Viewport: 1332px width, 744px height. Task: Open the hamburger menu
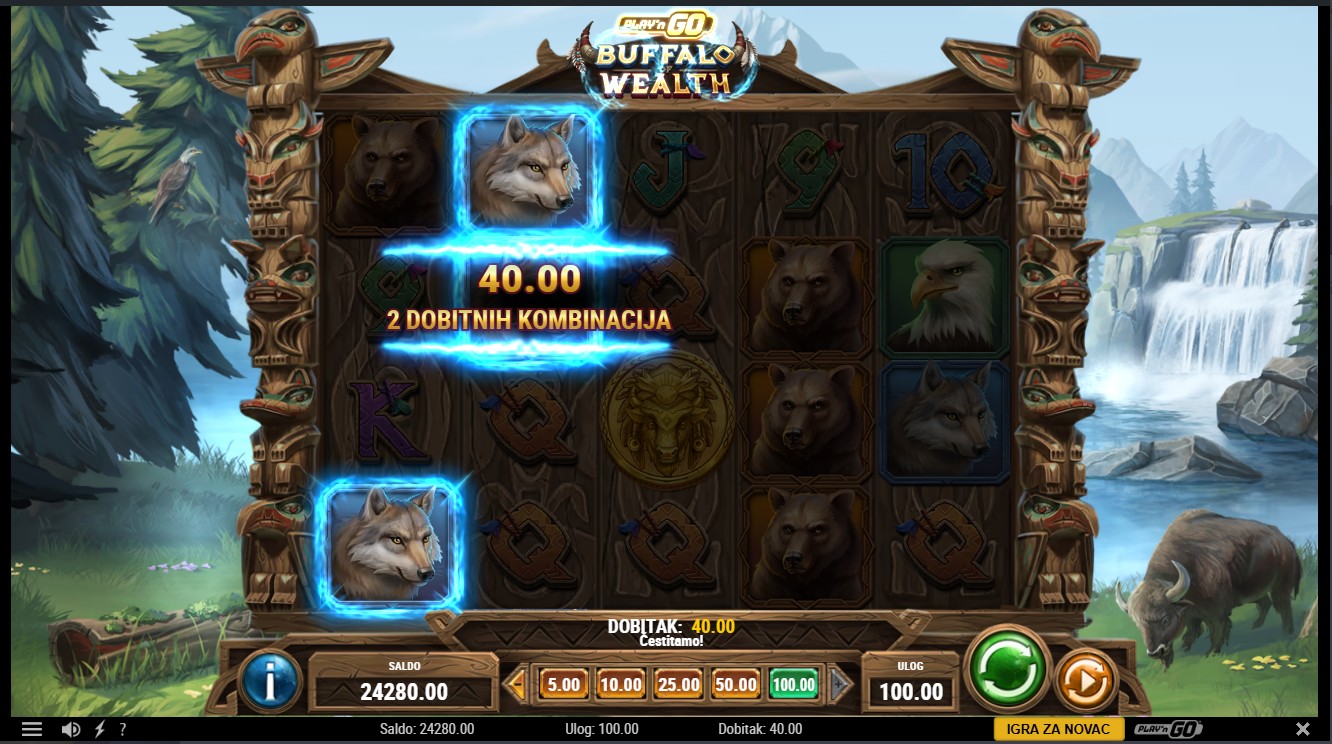(x=32, y=729)
